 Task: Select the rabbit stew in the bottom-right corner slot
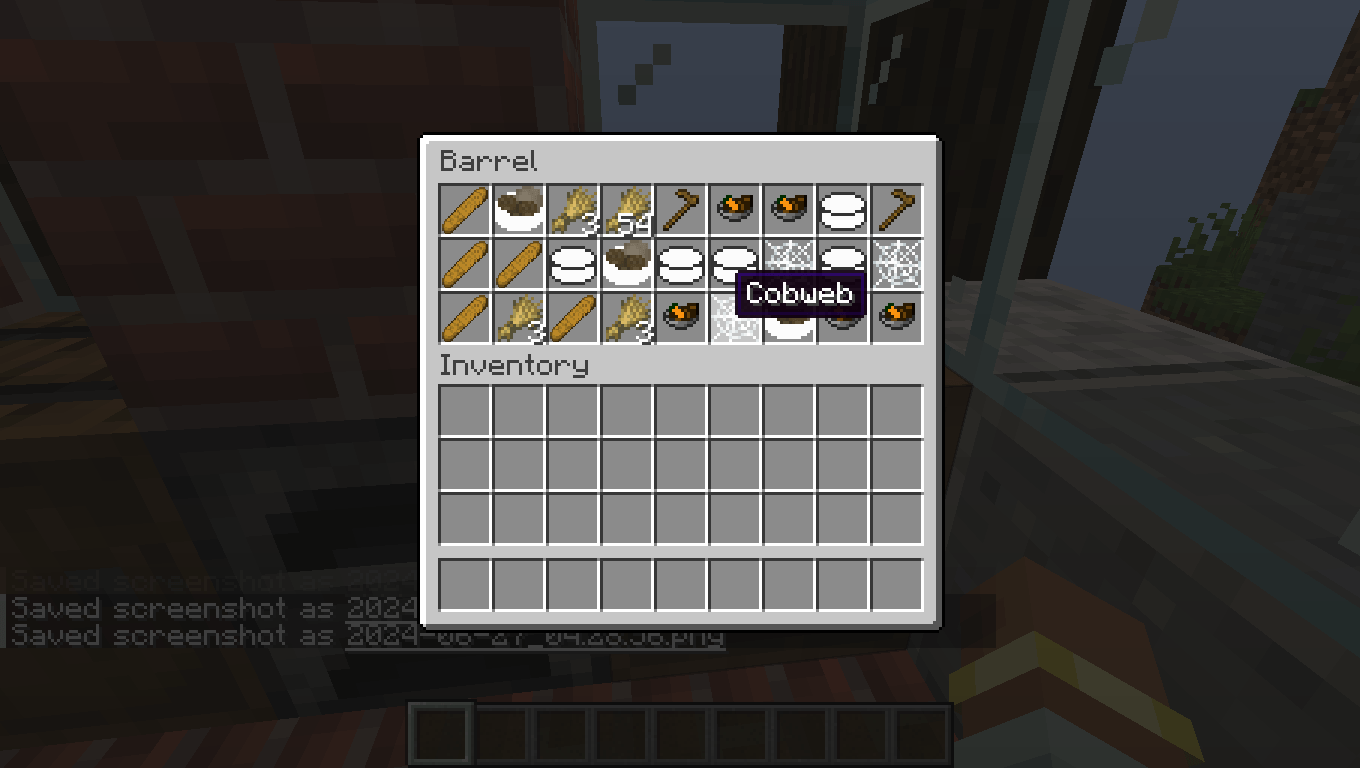click(x=896, y=315)
